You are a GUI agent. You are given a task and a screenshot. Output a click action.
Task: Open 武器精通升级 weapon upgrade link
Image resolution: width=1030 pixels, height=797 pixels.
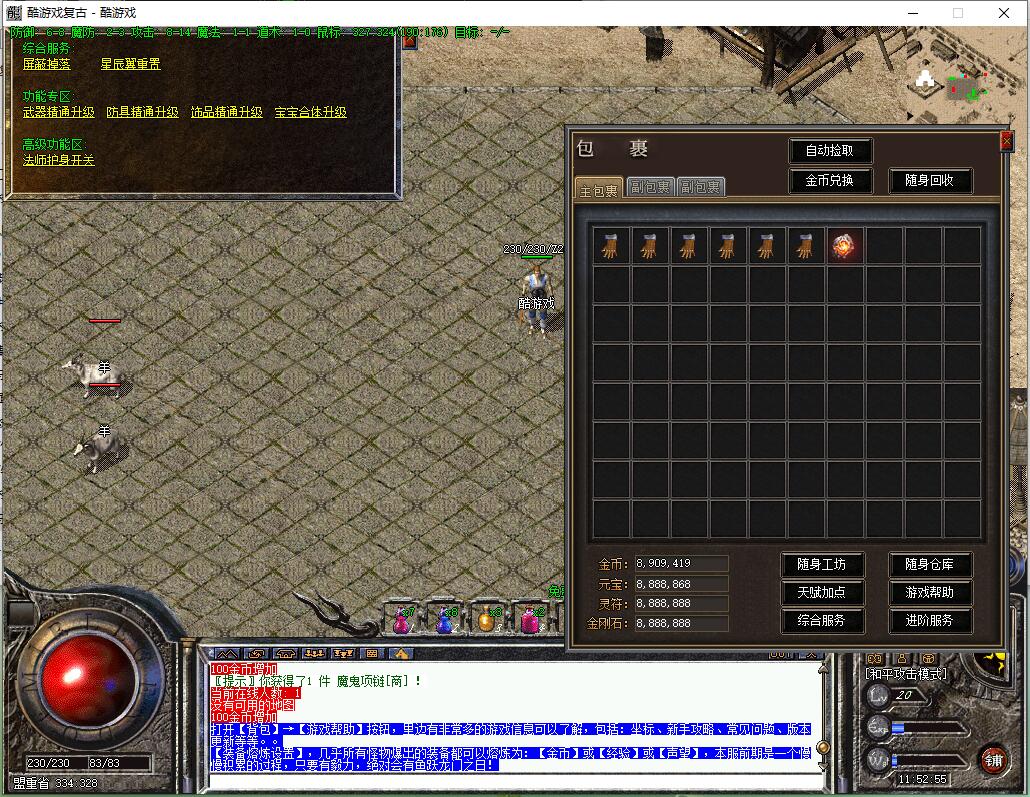coord(59,112)
